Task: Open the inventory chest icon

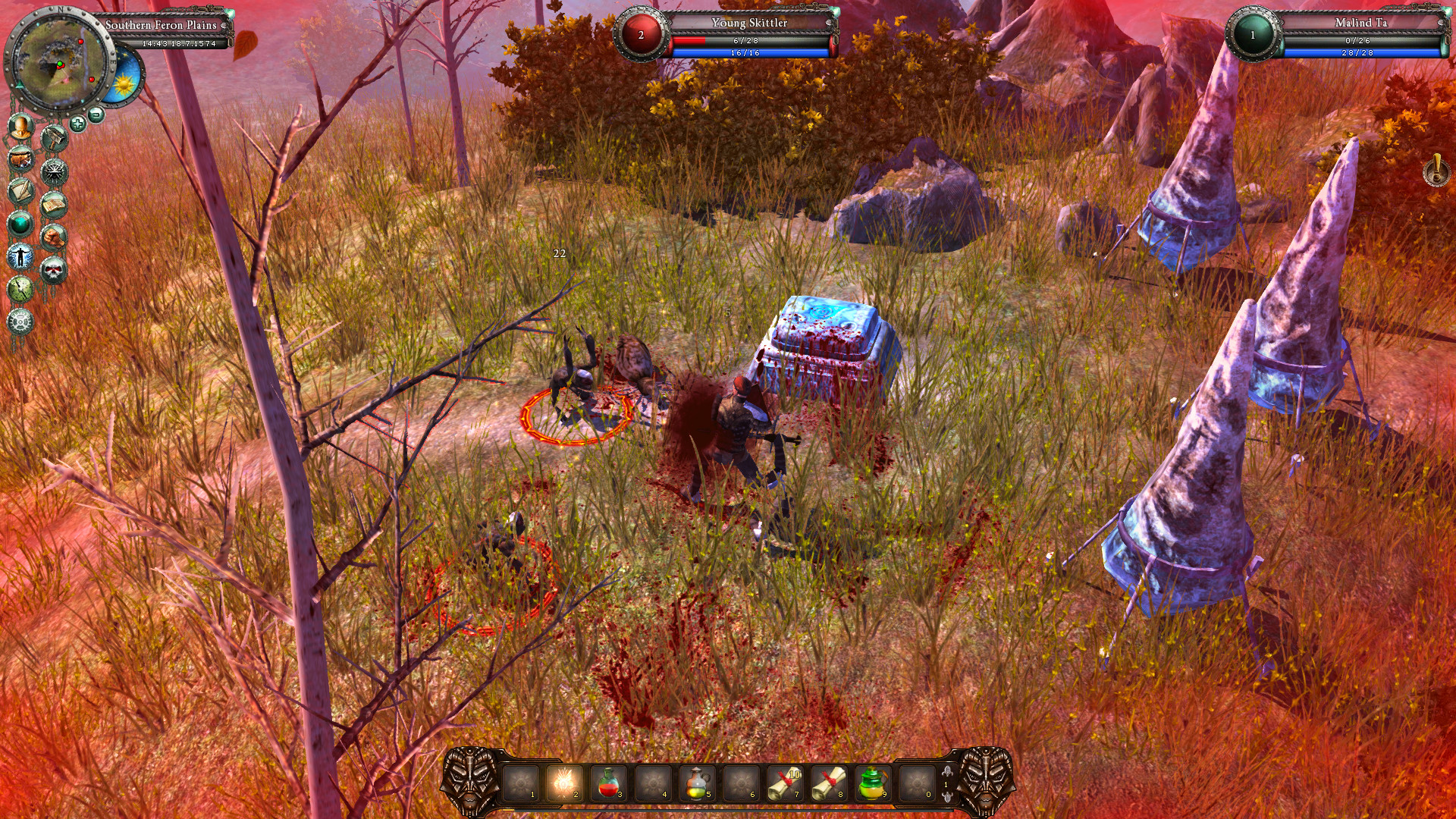Action: [20, 161]
